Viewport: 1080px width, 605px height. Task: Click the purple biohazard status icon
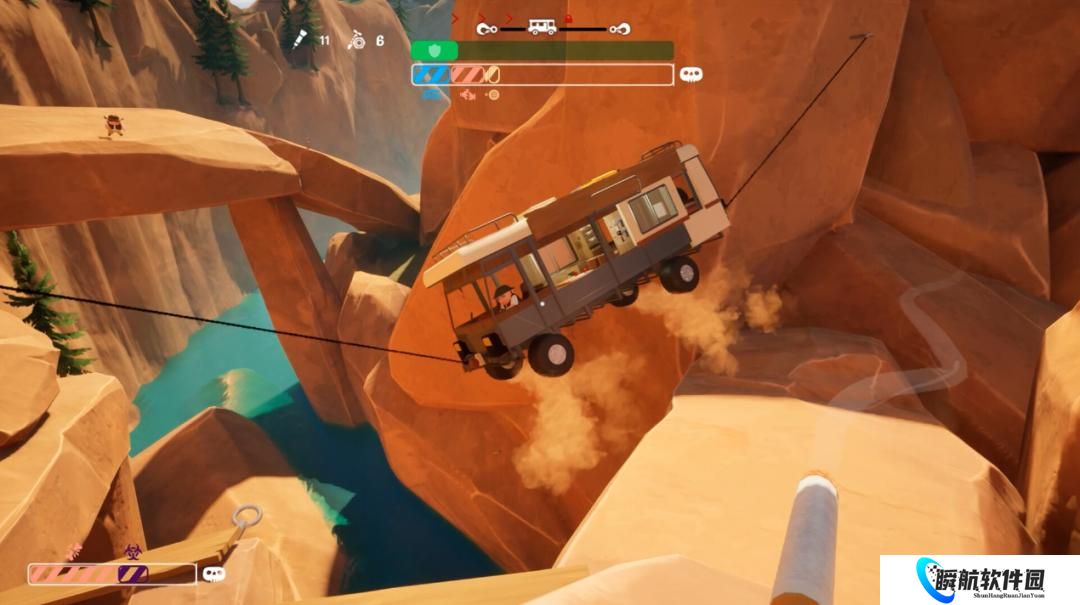coord(131,550)
